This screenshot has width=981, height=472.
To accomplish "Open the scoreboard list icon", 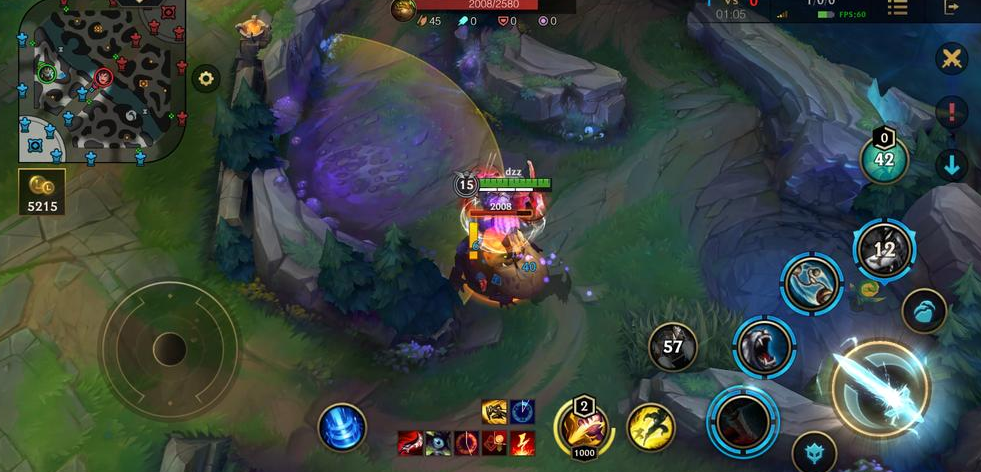I will 898,8.
